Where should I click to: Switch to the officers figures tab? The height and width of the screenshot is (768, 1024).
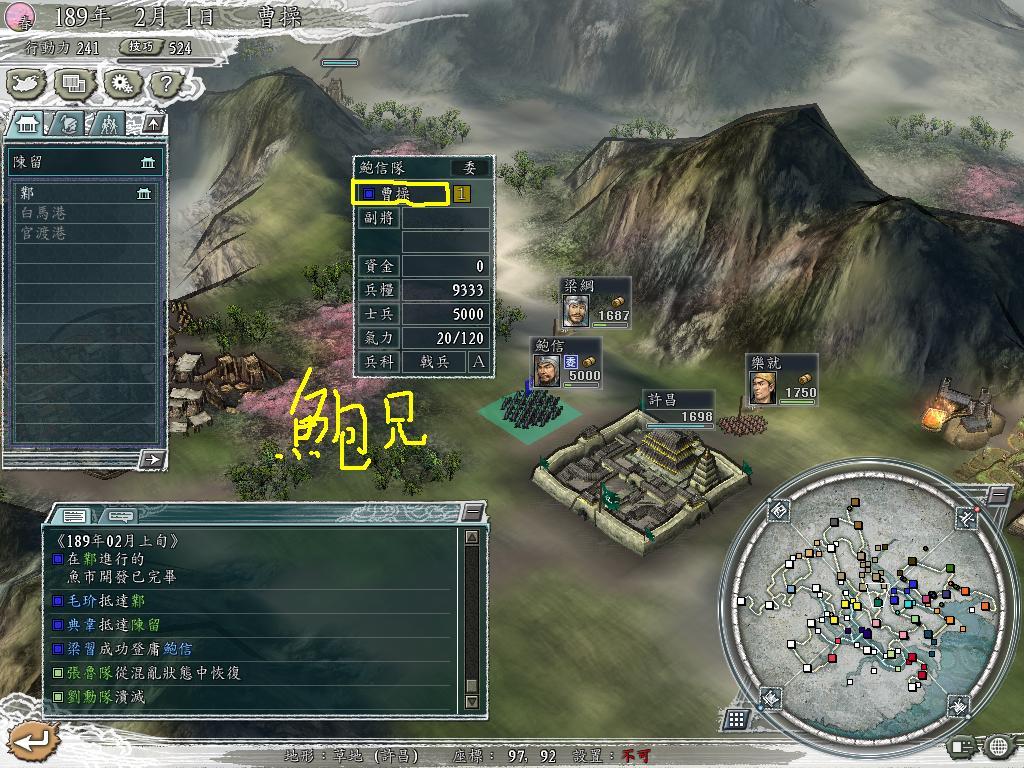click(x=107, y=123)
